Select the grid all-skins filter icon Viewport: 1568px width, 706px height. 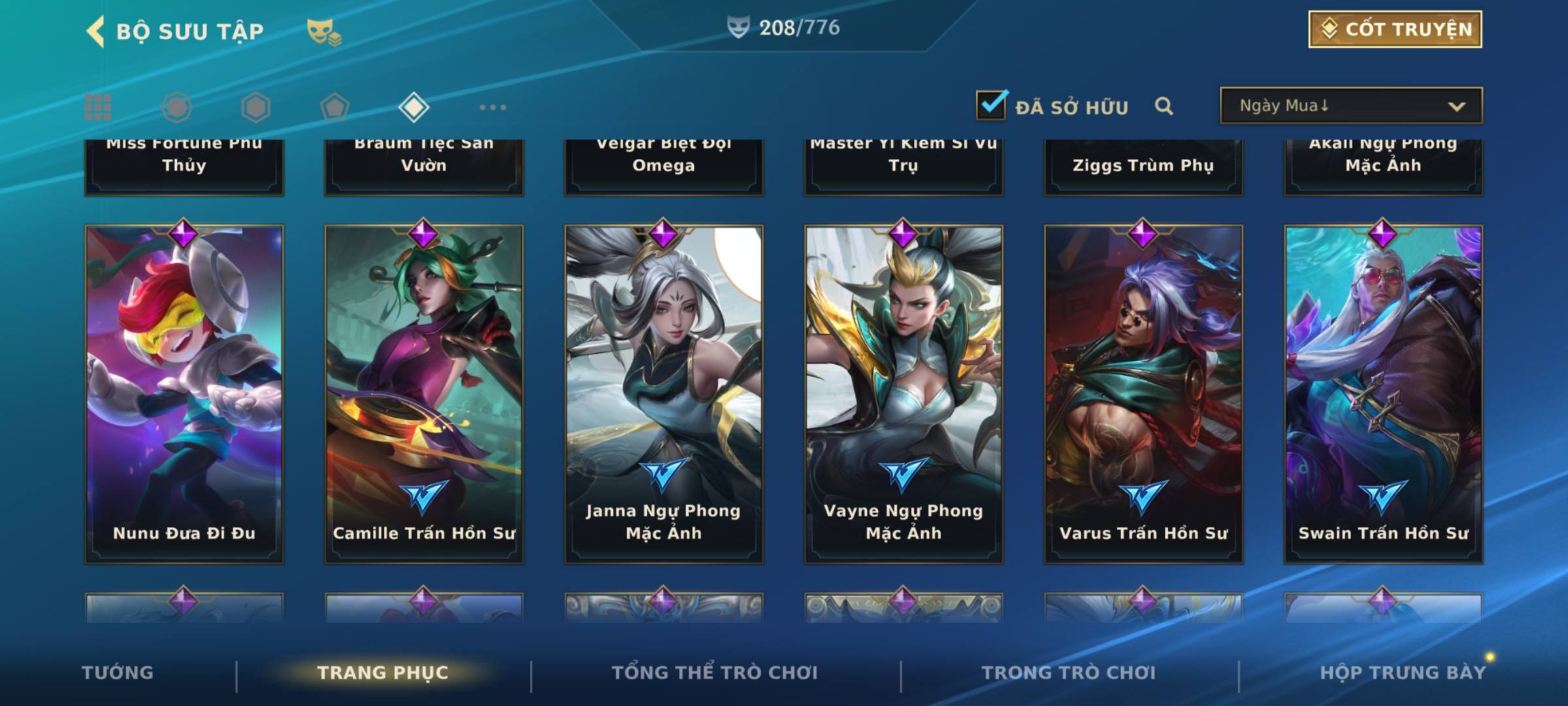(98, 107)
